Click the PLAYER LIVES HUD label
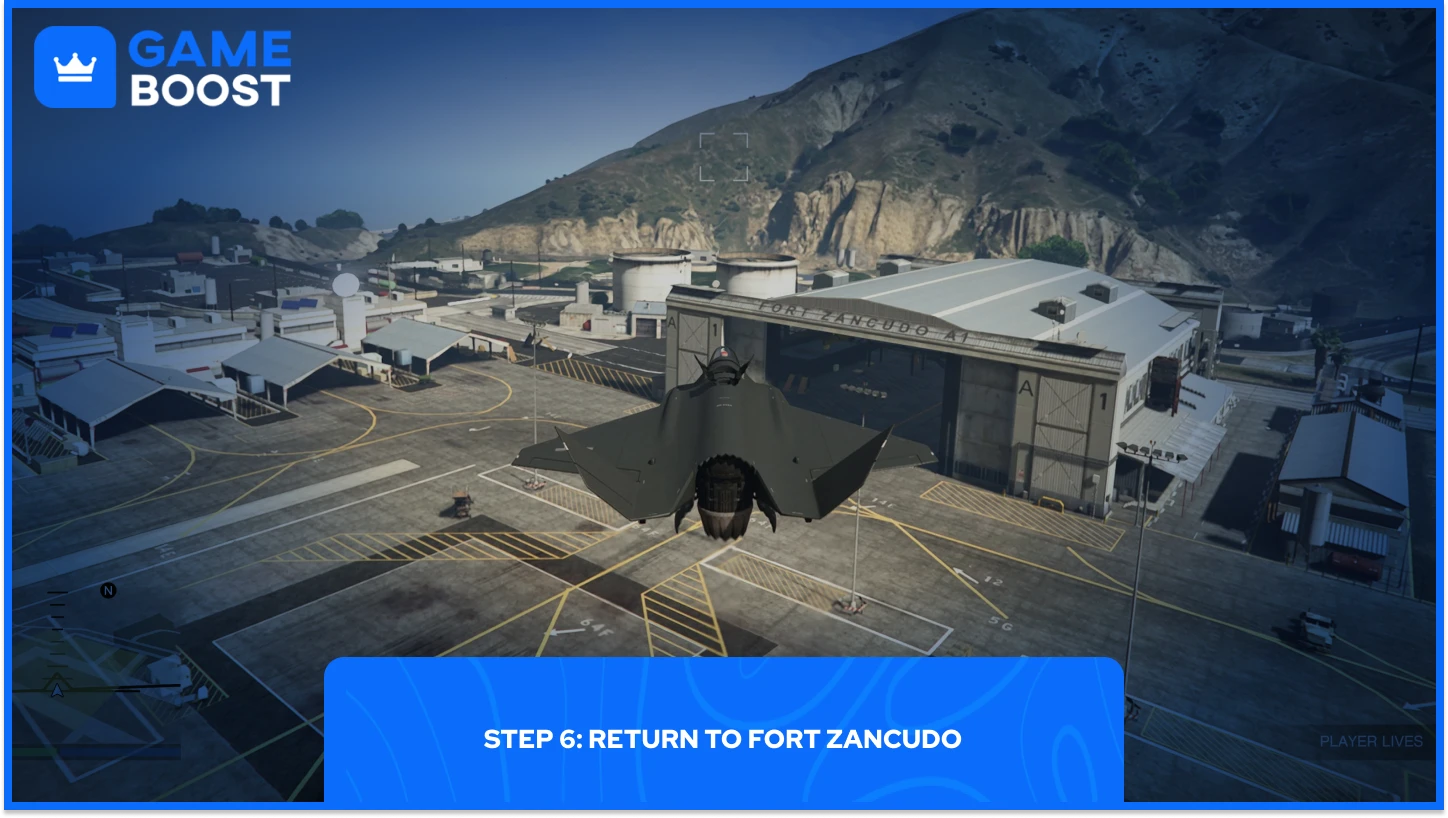The image size is (1448, 818). point(1370,741)
